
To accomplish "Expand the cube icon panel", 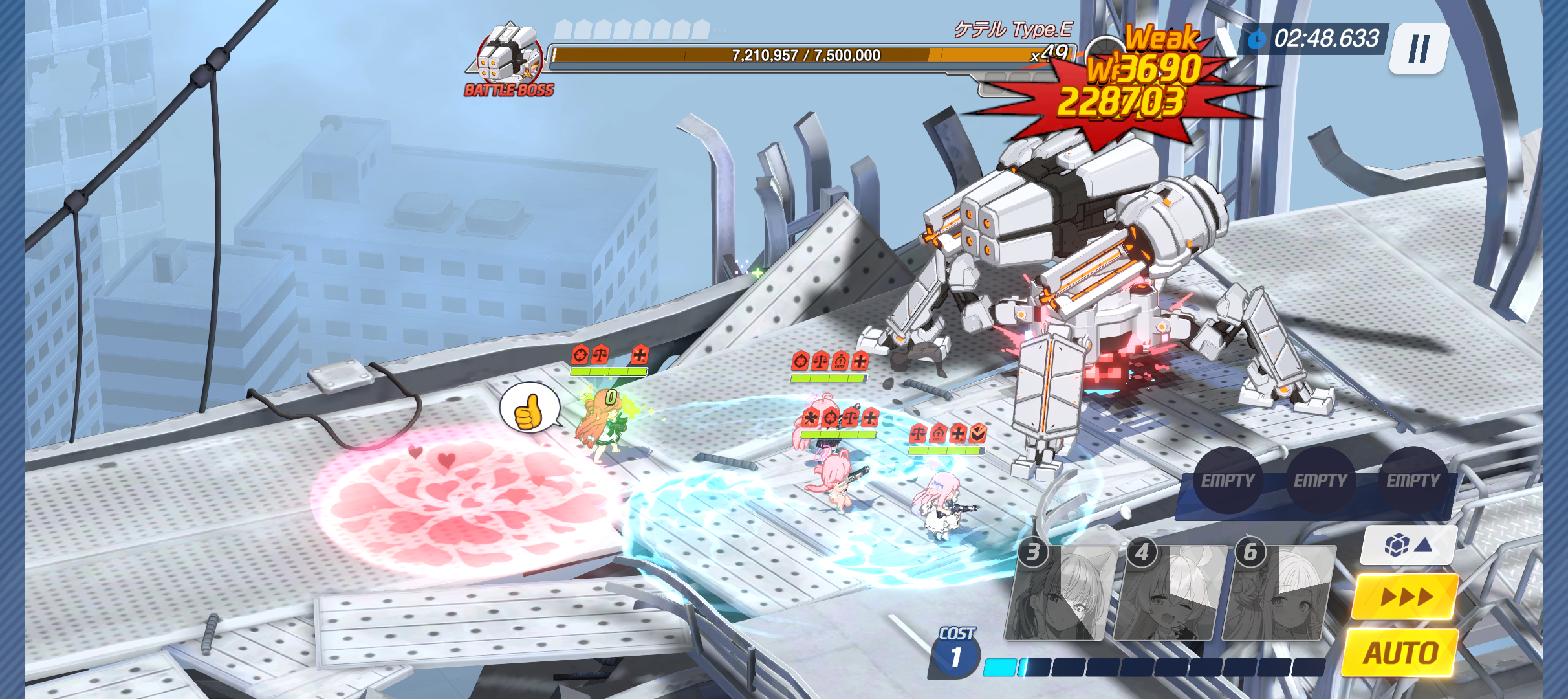I will pos(1408,545).
